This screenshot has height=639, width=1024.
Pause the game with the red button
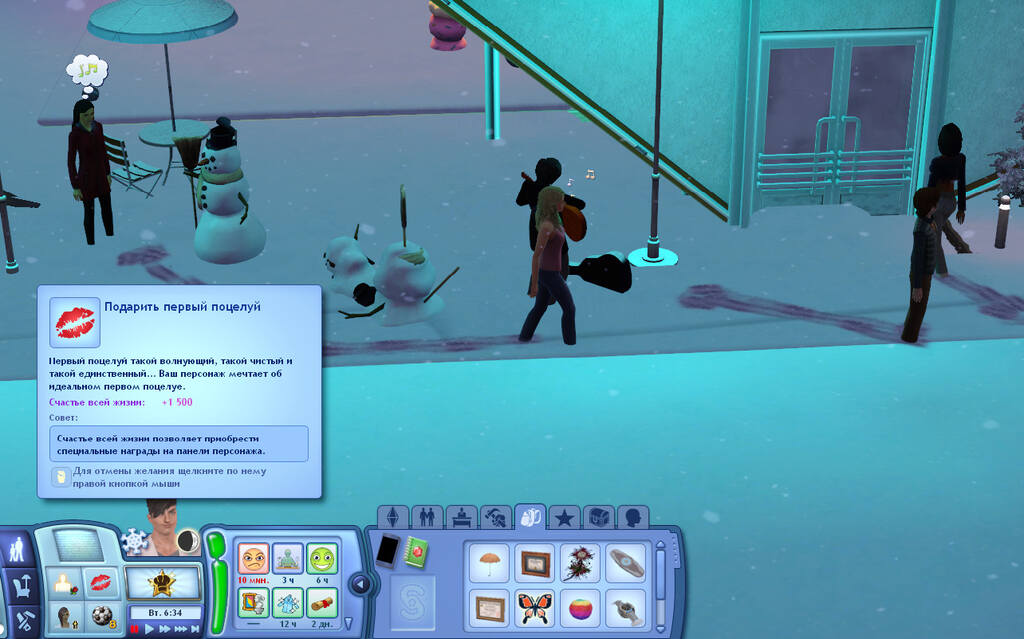(135, 629)
